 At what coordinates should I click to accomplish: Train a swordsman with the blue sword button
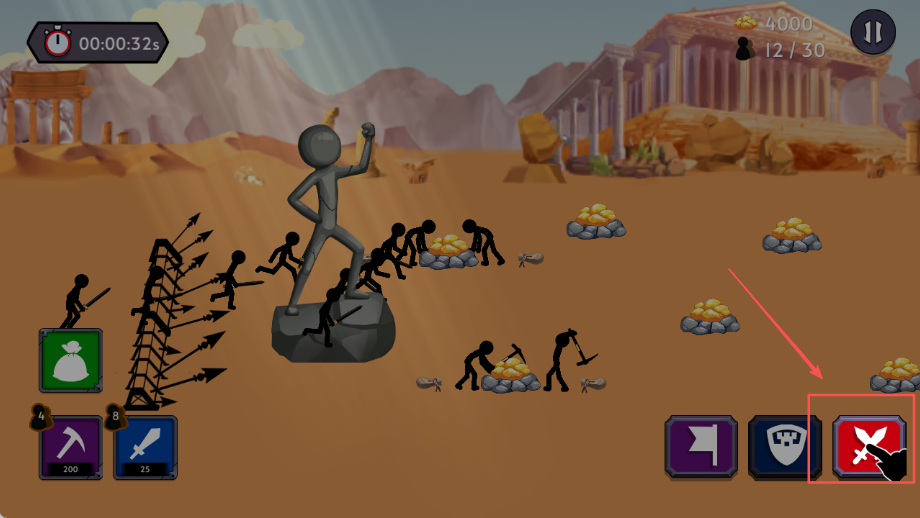145,446
